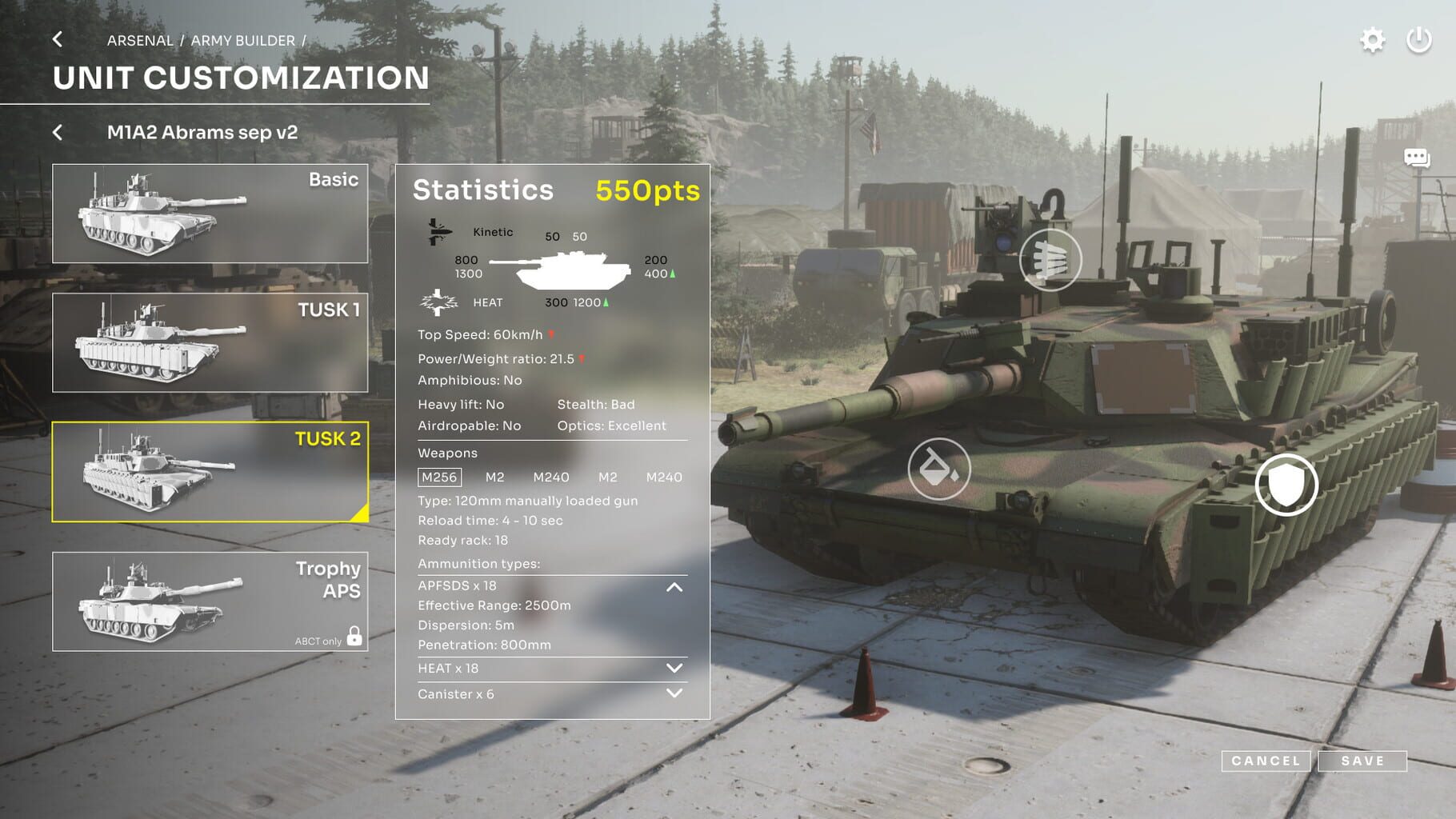Viewport: 1456px width, 819px height.
Task: Click the Save button
Action: pyautogui.click(x=1363, y=761)
